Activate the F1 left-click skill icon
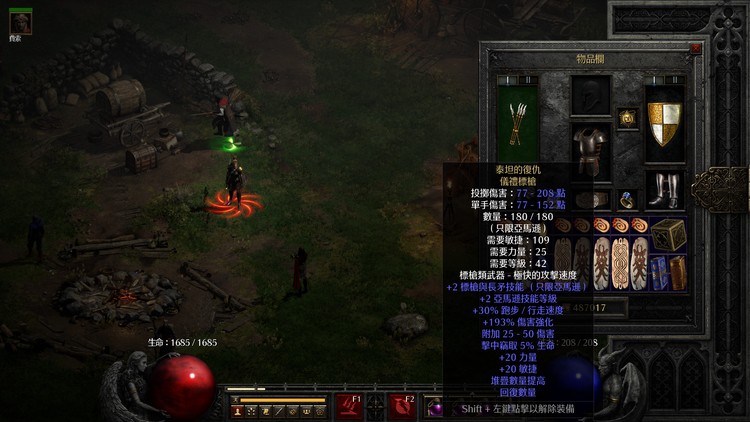750x422 pixels. [349, 406]
